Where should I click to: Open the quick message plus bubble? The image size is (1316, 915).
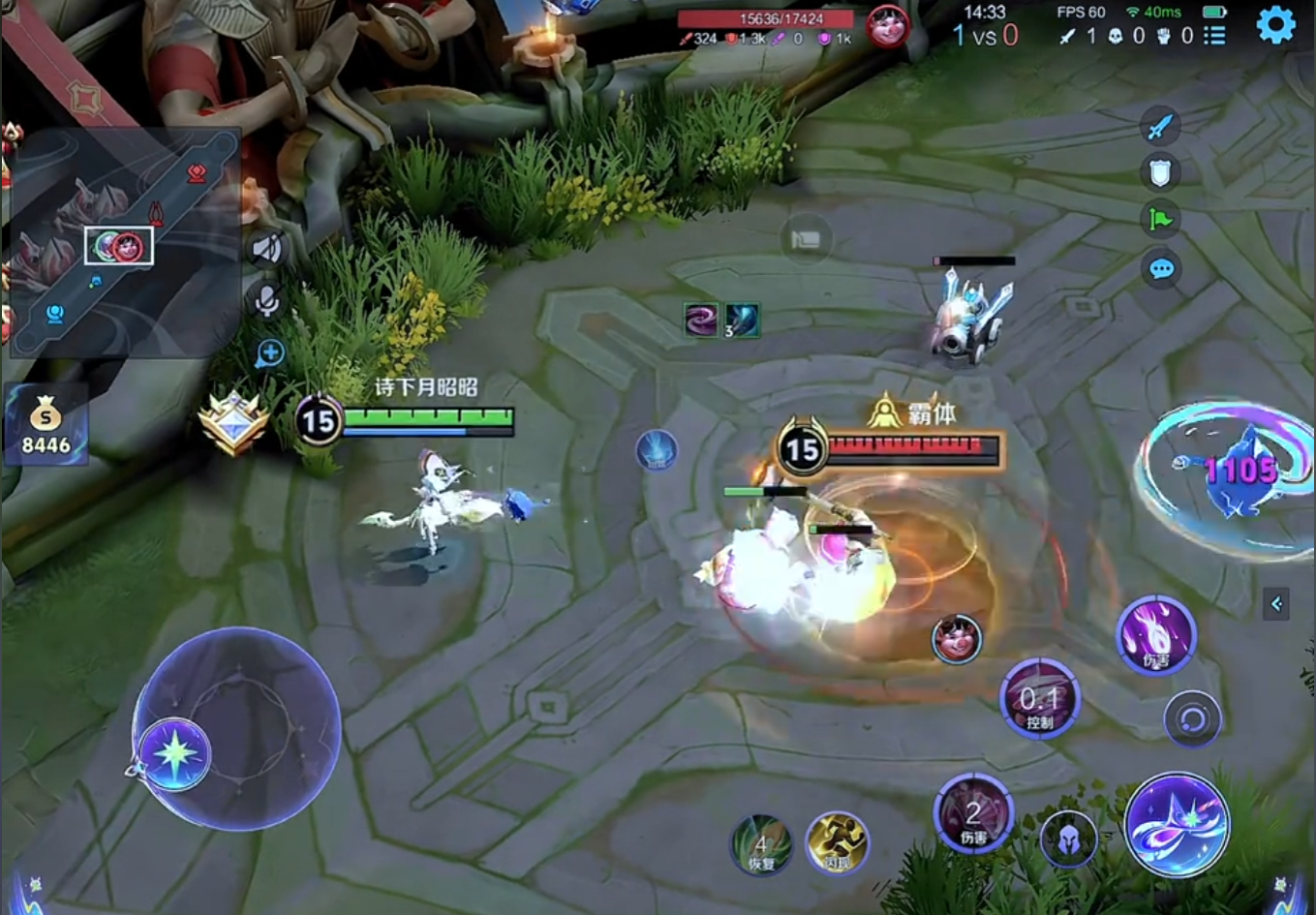pyautogui.click(x=269, y=354)
